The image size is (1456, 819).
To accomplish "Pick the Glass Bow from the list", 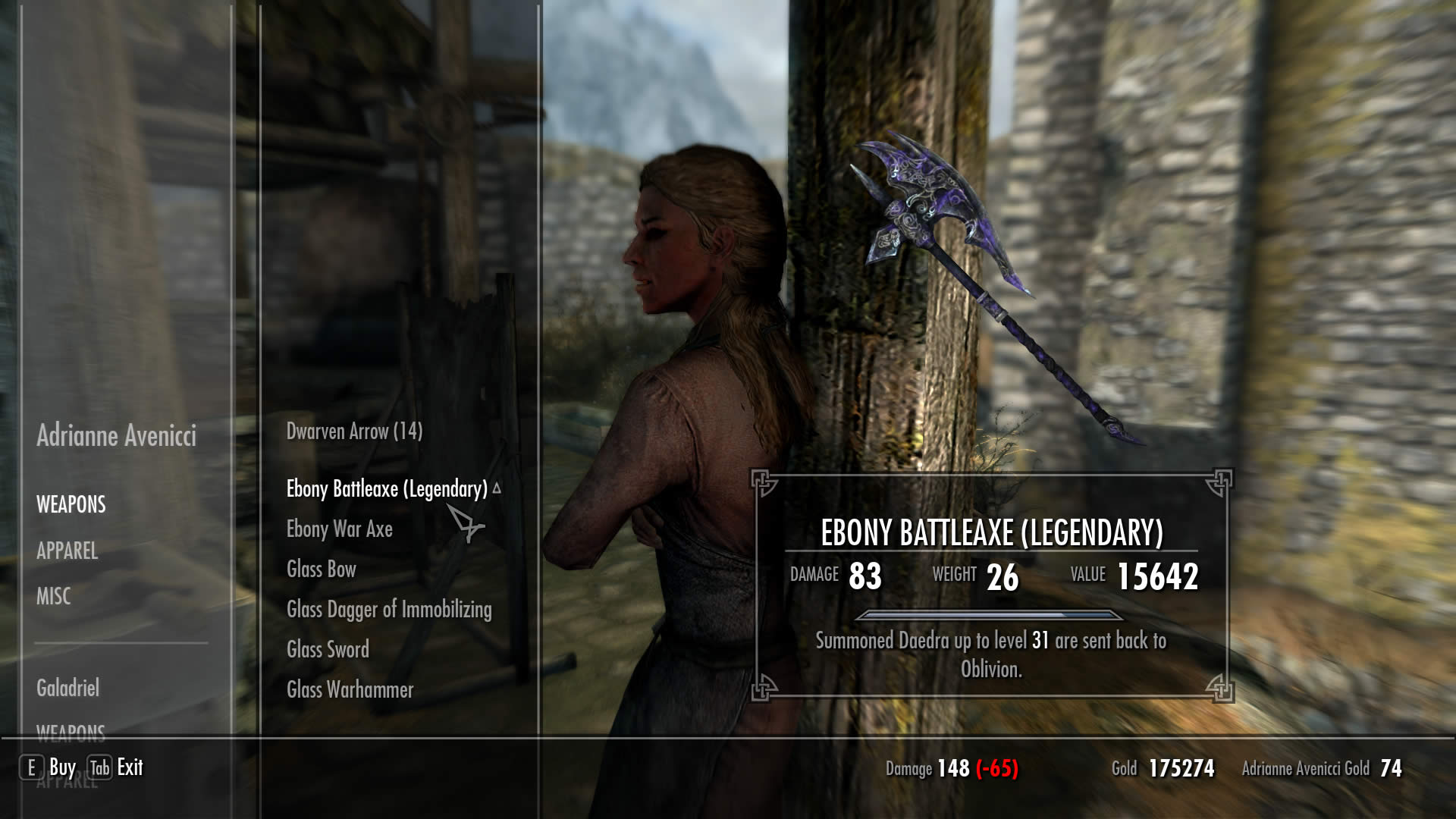I will pos(321,570).
